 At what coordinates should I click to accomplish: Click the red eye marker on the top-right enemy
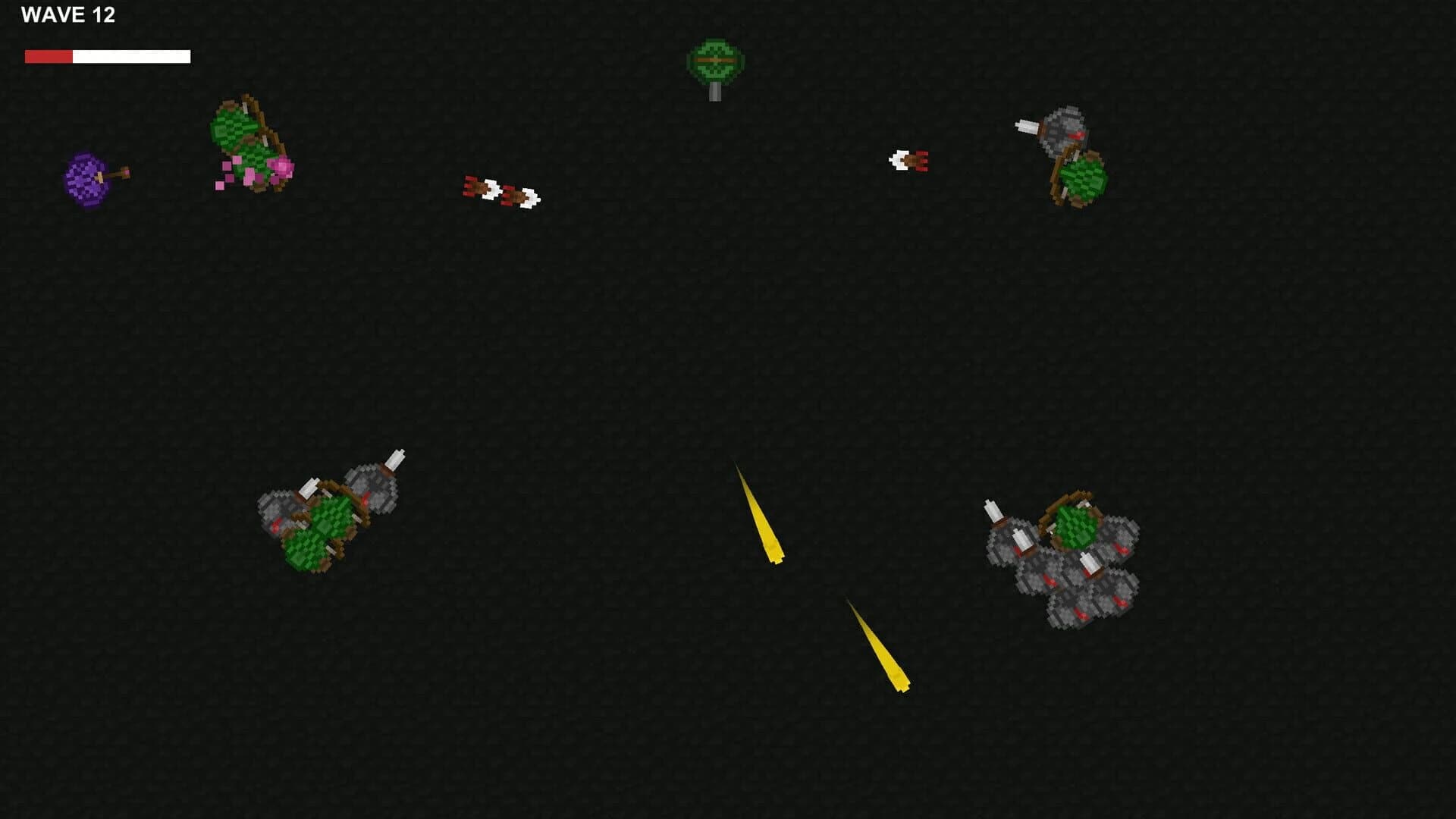point(1075,134)
